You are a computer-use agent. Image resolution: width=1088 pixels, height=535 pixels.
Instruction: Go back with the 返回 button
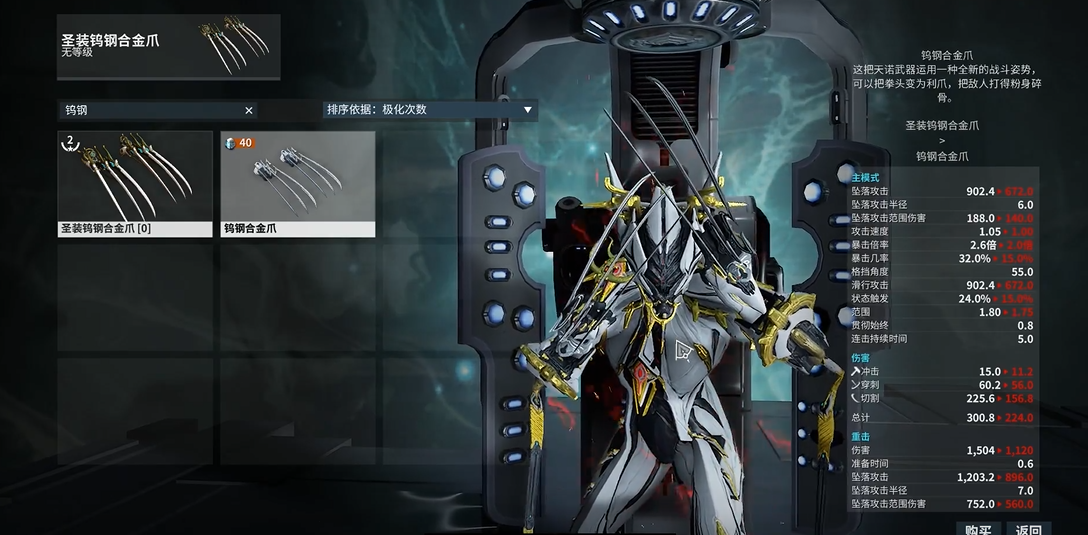pyautogui.click(x=1028, y=528)
